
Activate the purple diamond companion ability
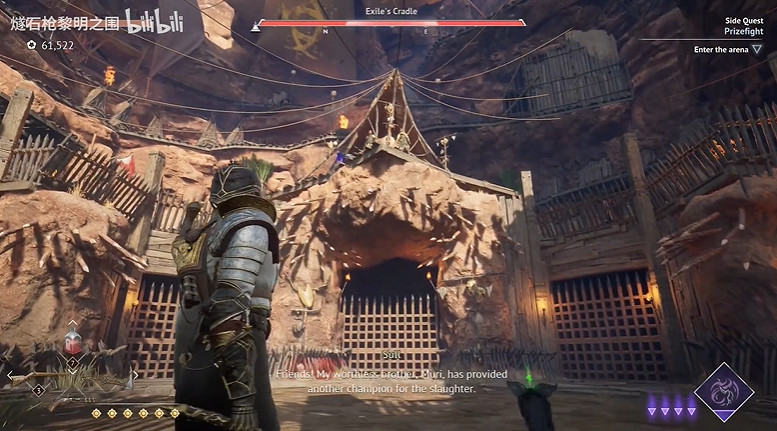coord(723,392)
